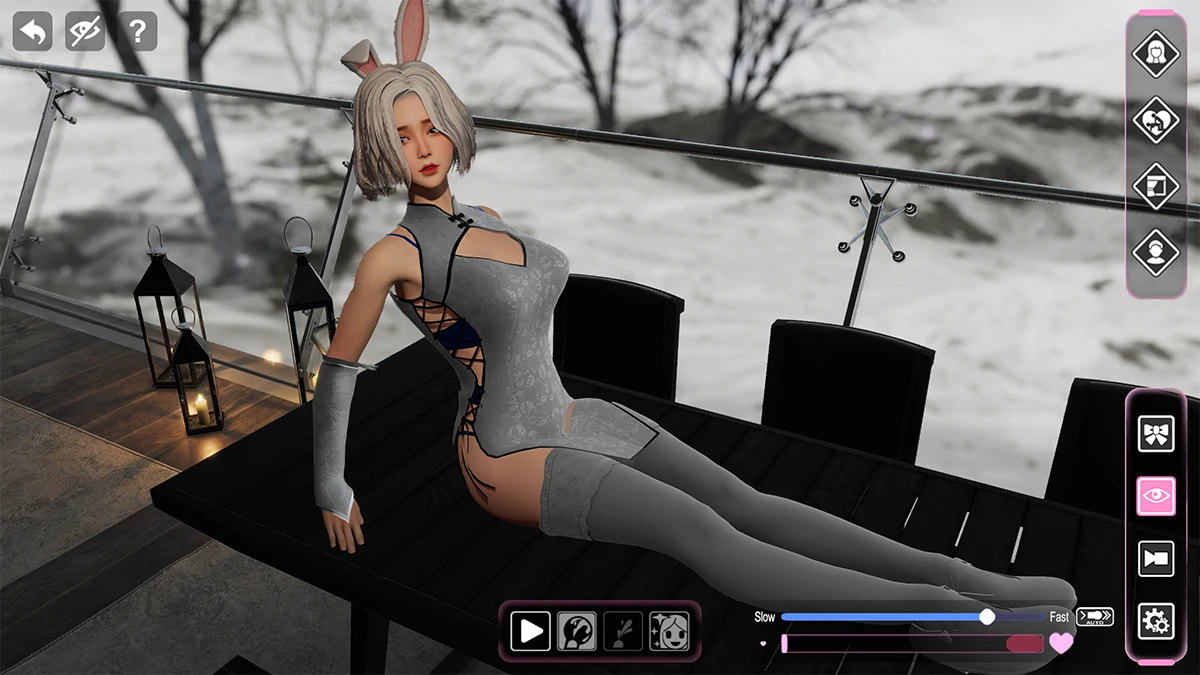Click the Slow-to-Fast speed slider handle

987,617
